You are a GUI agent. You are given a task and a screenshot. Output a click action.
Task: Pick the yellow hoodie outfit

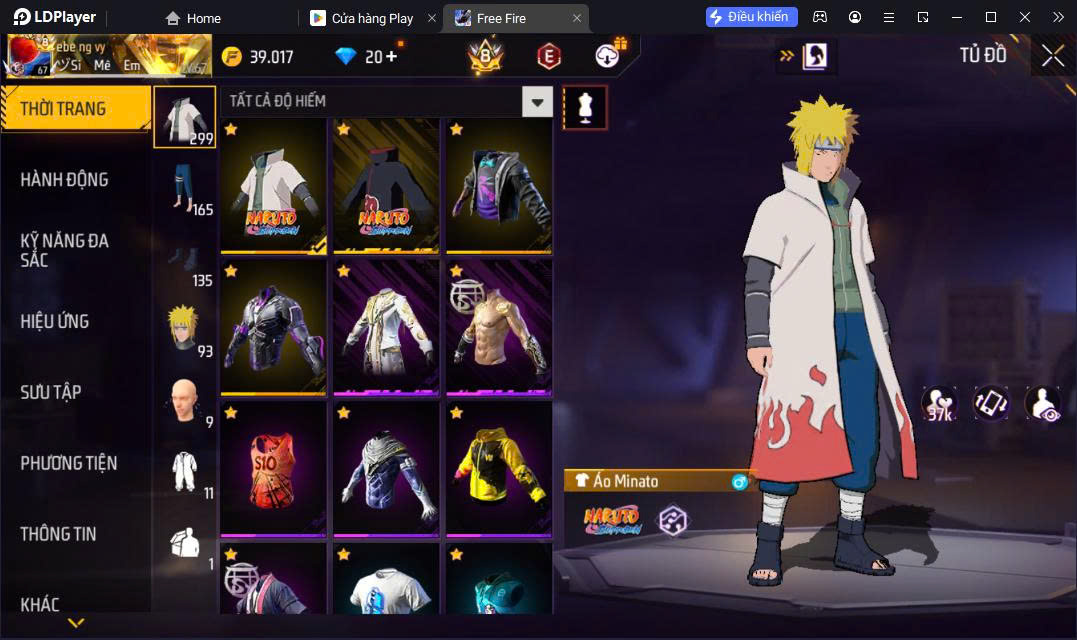498,468
